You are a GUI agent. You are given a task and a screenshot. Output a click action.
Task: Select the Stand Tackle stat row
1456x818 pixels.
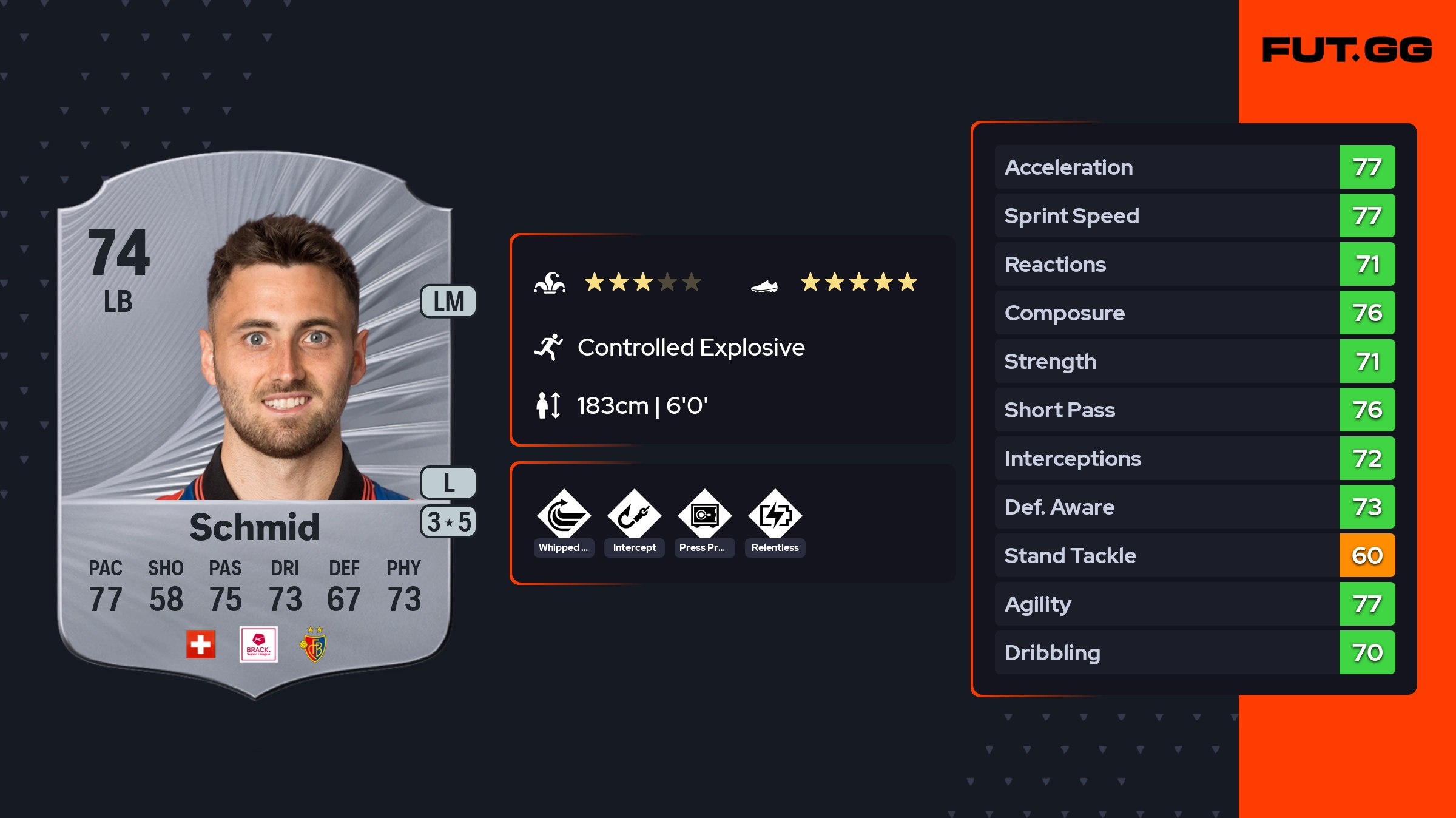click(1195, 555)
